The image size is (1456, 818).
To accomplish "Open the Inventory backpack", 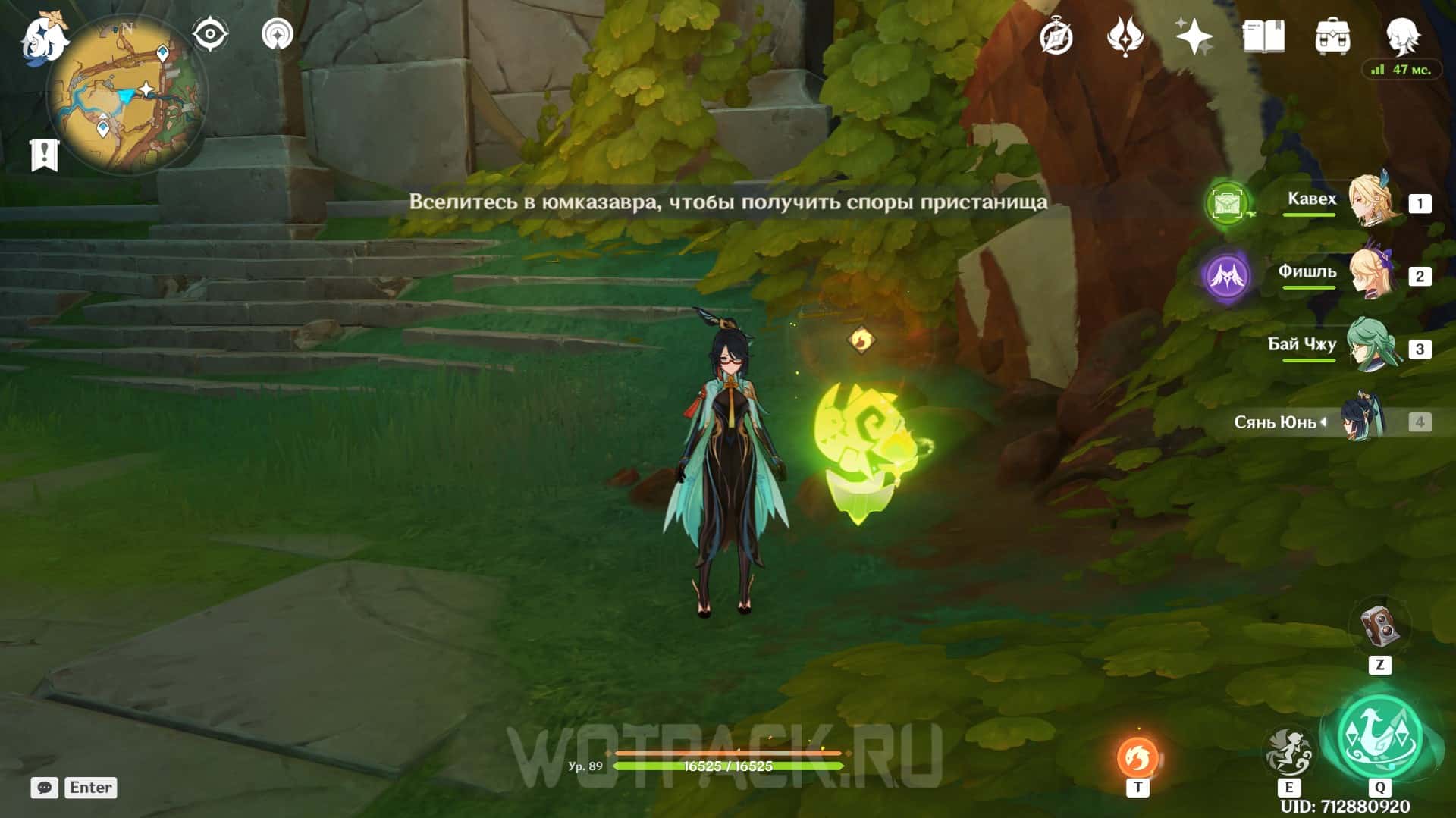I will (x=1332, y=36).
